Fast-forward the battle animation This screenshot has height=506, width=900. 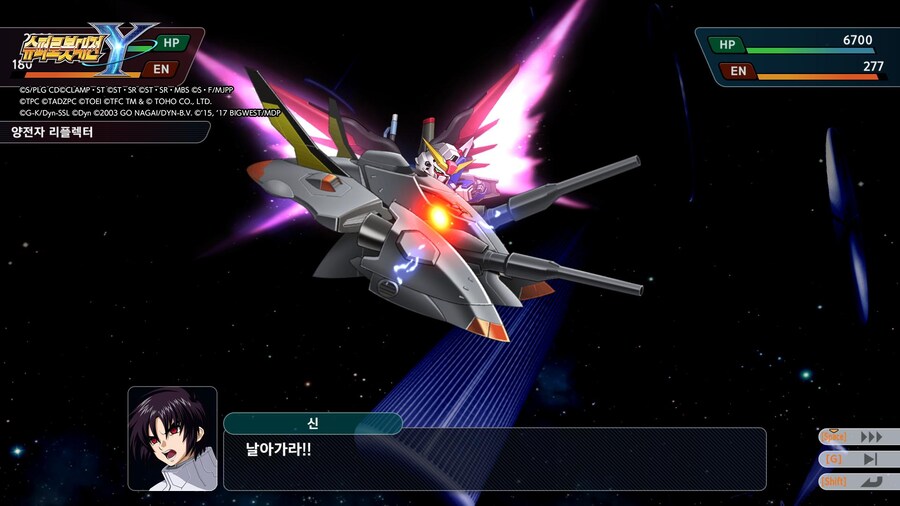[870, 437]
